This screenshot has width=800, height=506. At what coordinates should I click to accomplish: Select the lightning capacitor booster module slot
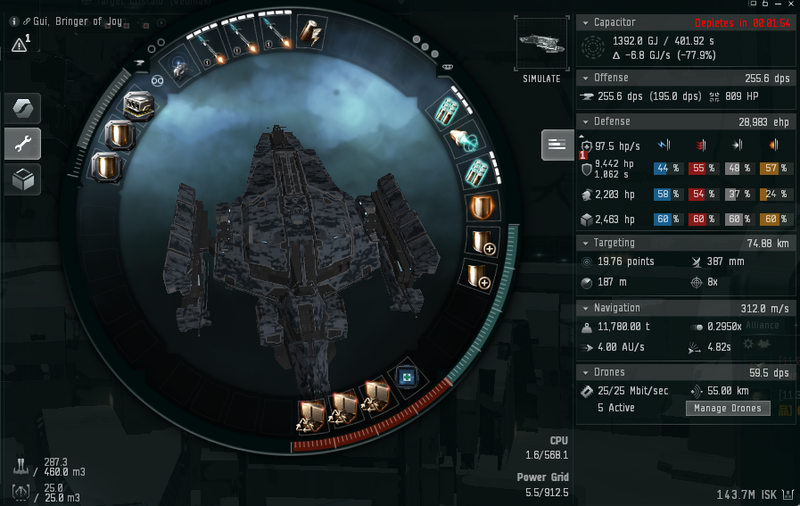310,35
